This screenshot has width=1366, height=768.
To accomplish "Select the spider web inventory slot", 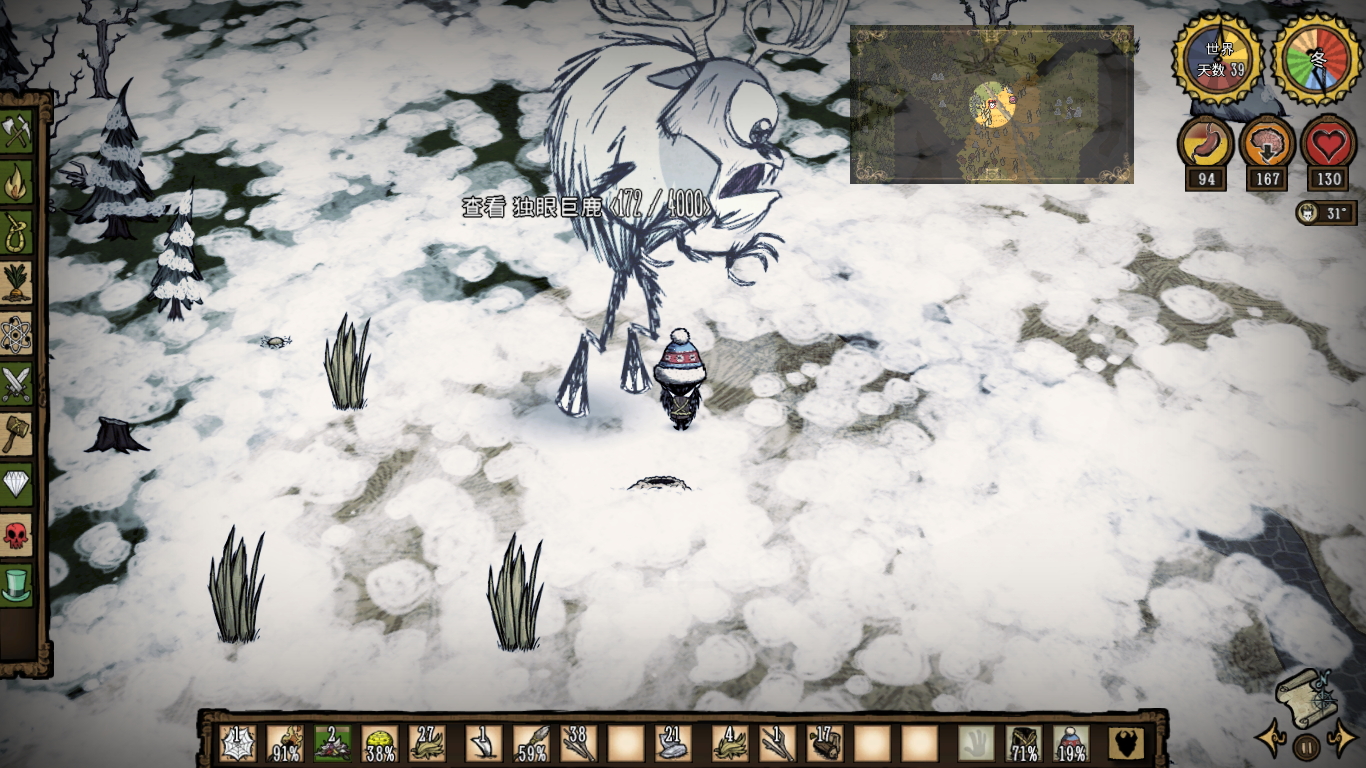I will click(237, 744).
